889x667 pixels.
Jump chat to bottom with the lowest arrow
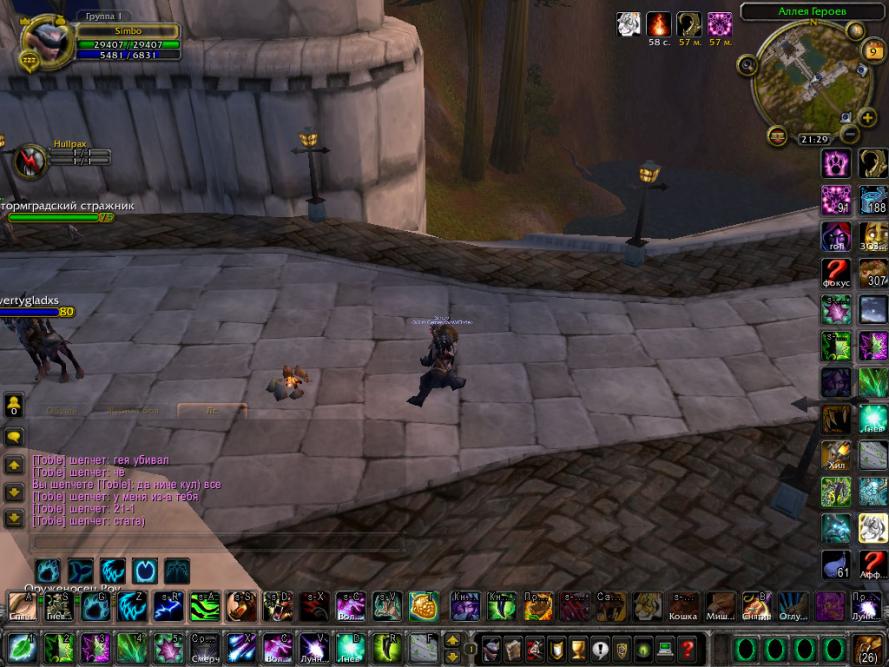coord(14,519)
